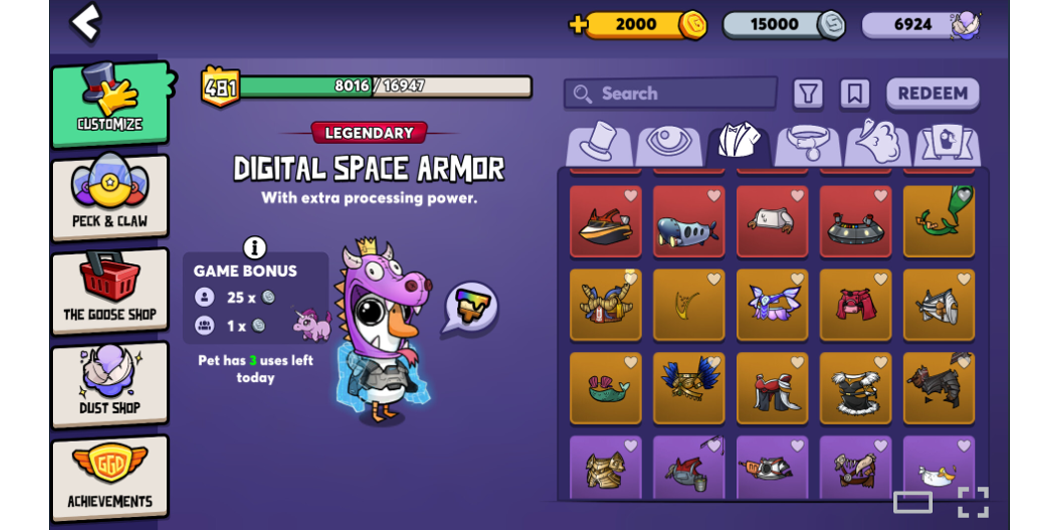This screenshot has width=1060, height=530.
Task: Show the Game Bonus info
Action: (255, 247)
